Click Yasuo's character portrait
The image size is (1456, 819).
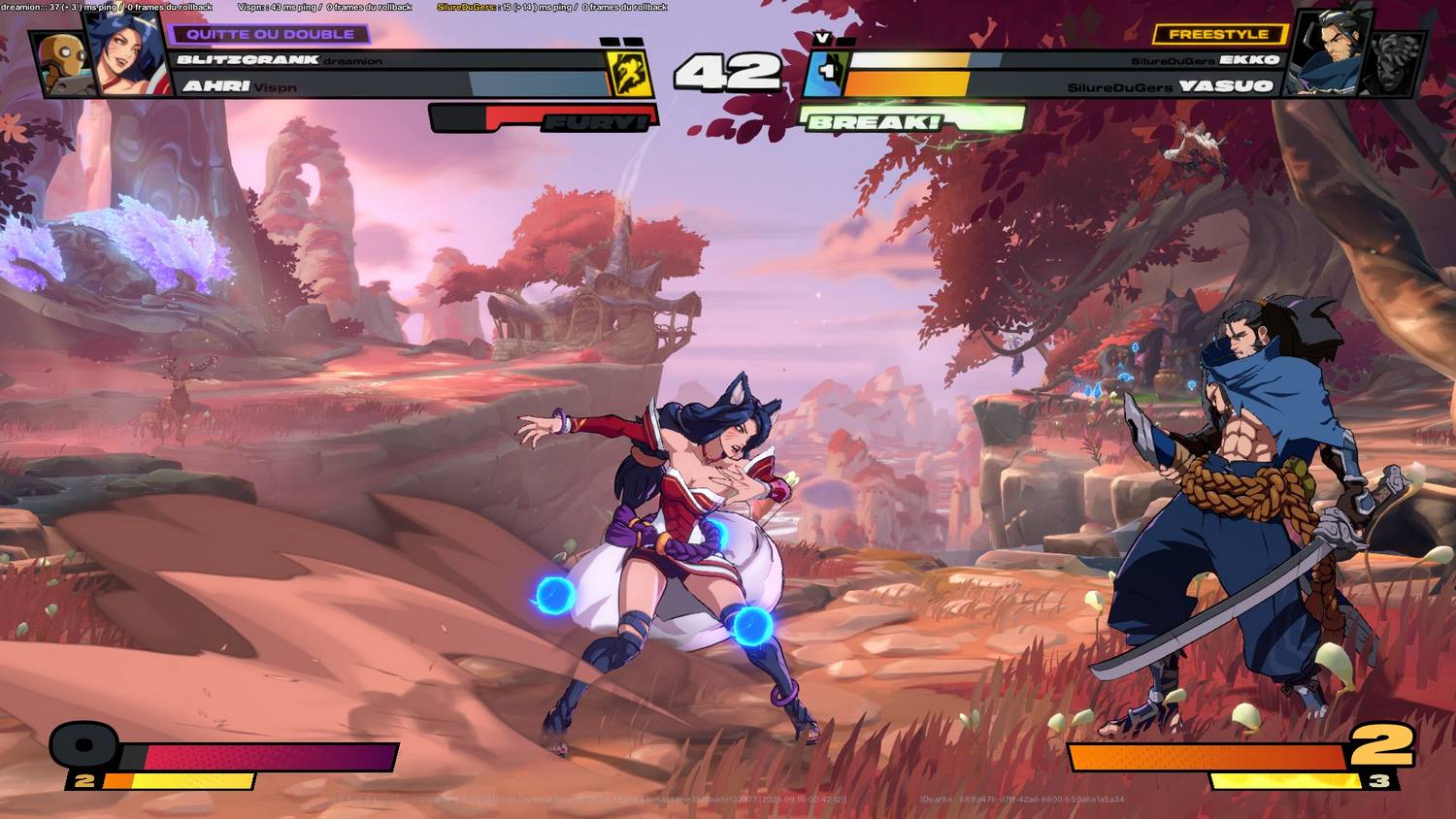pos(1331,53)
